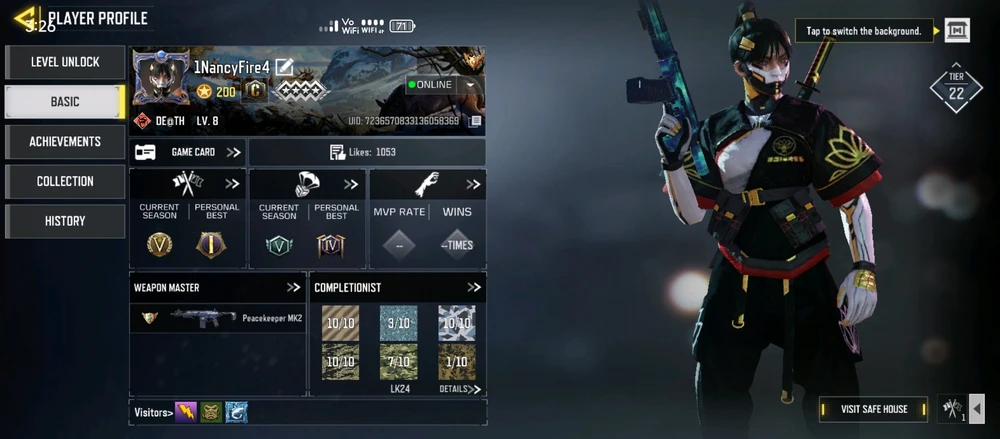Screen dimensions: 1000x439
Task: Show the Collection tab
Action: click(65, 181)
